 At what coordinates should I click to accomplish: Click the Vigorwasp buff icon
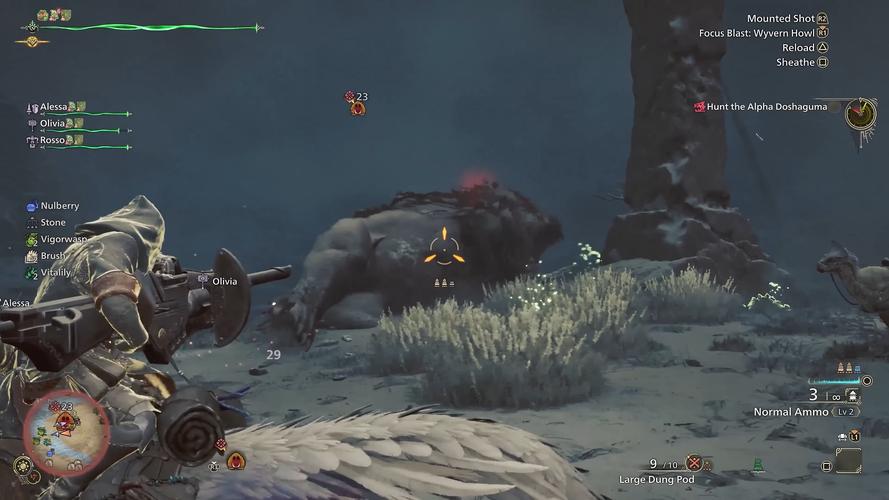32,240
